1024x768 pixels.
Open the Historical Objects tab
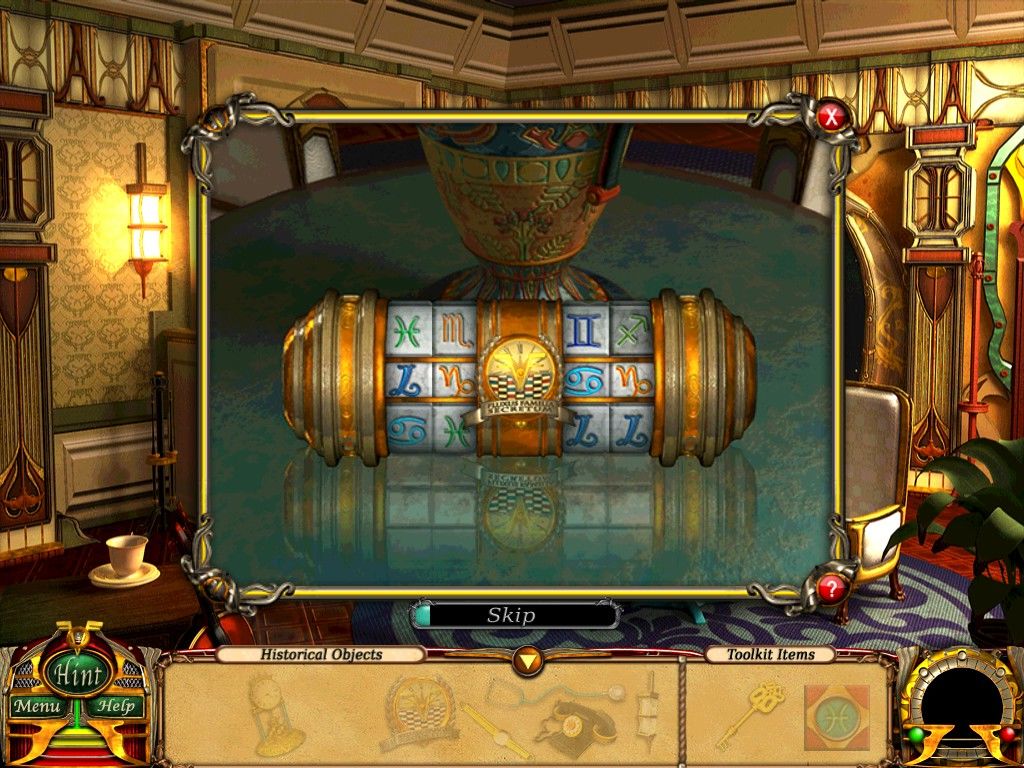click(321, 655)
